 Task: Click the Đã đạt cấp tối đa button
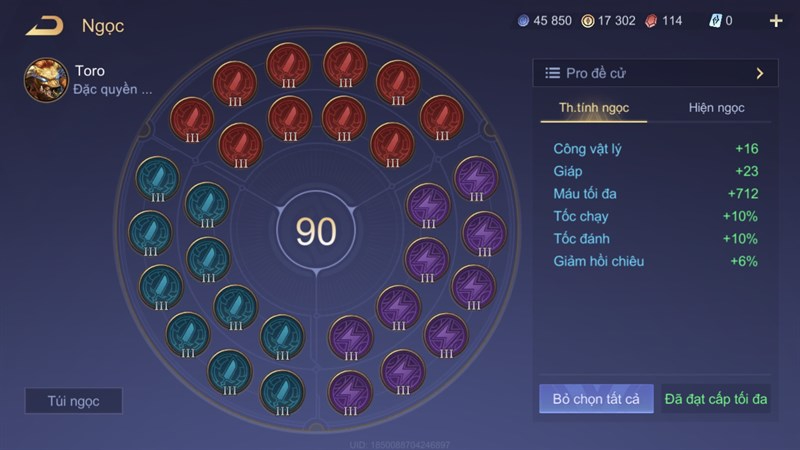(x=716, y=399)
